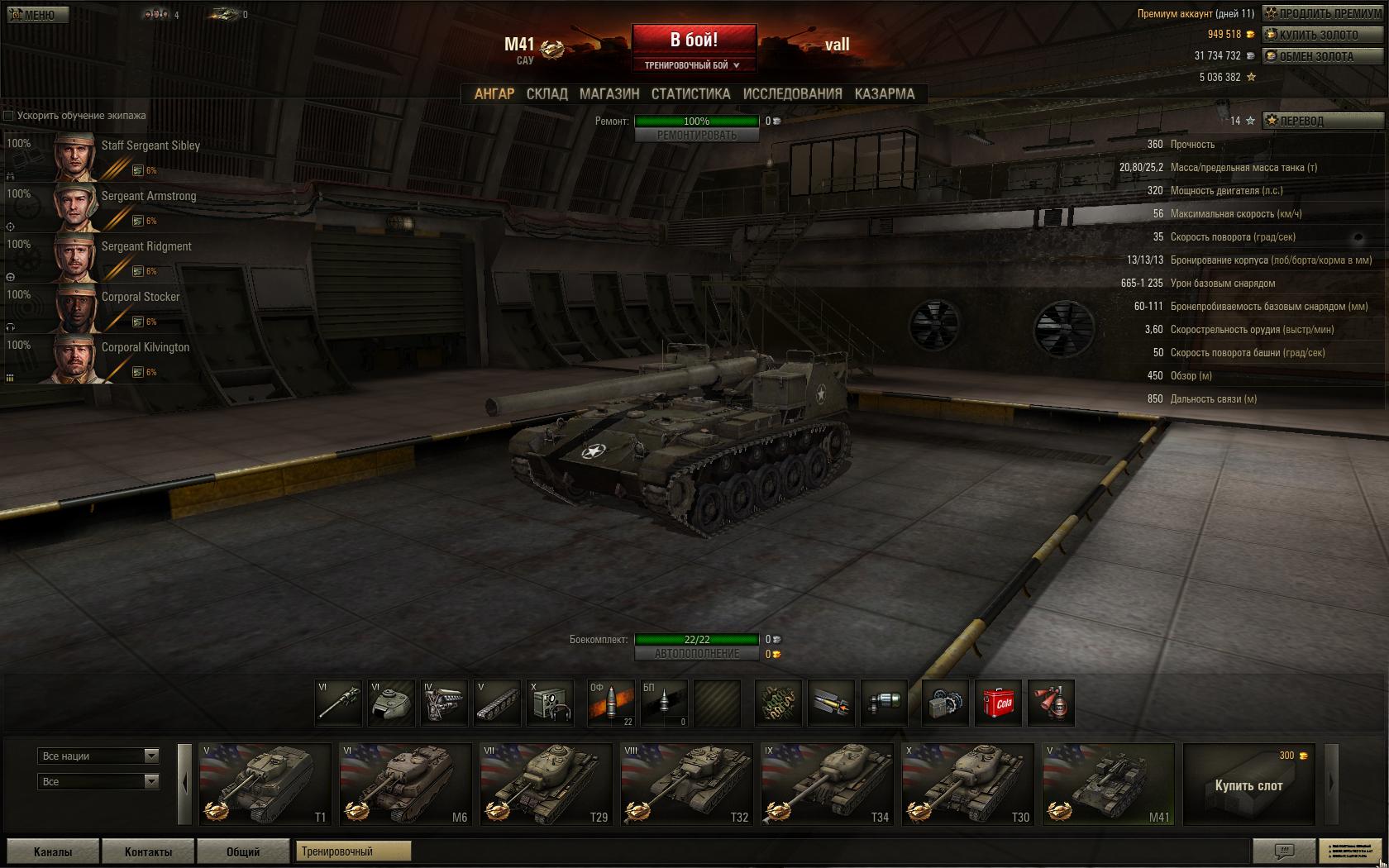Click the engine module icon
The width and height of the screenshot is (1389, 868).
coord(445,703)
